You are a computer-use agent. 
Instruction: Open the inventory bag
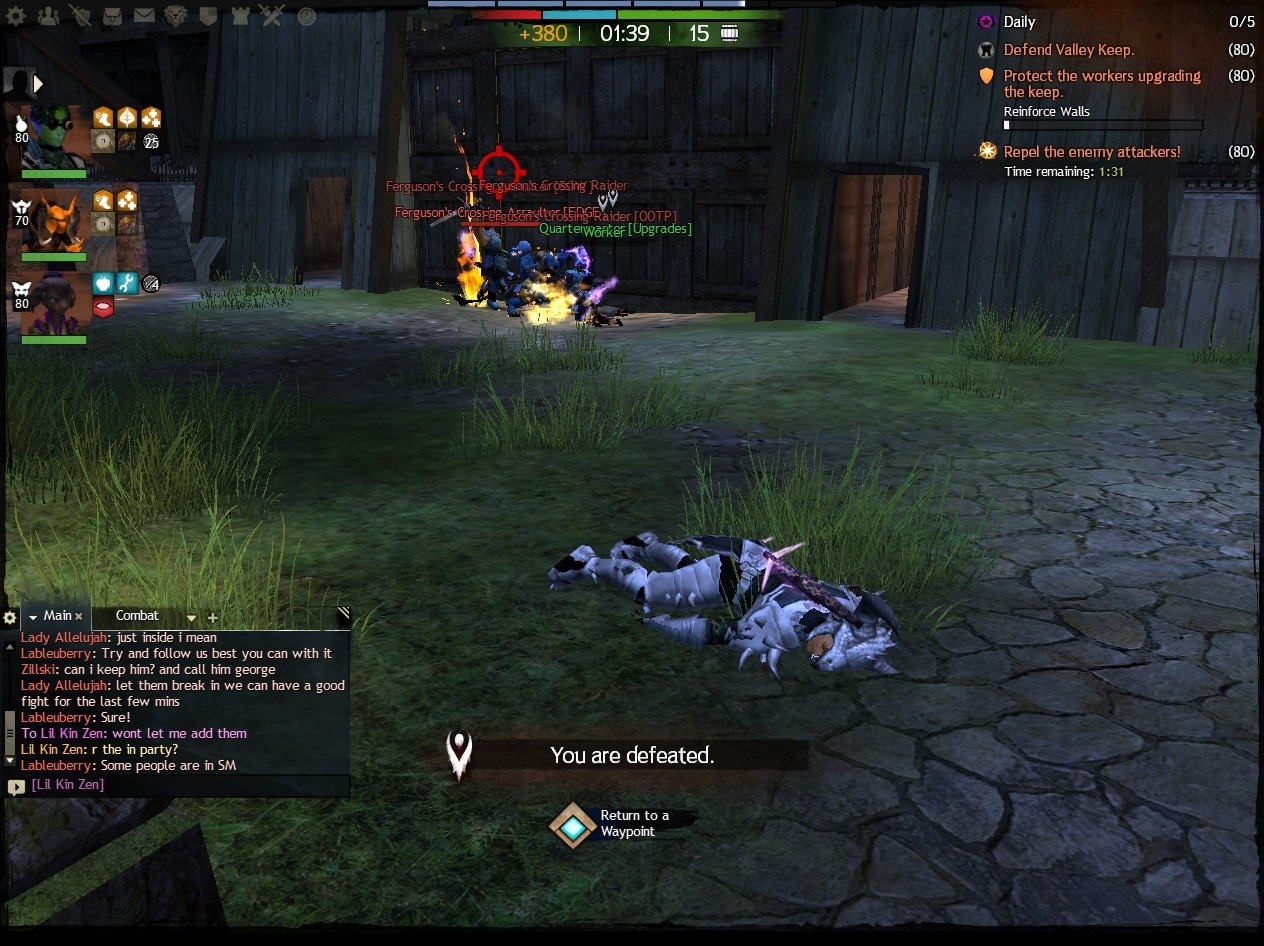[112, 16]
